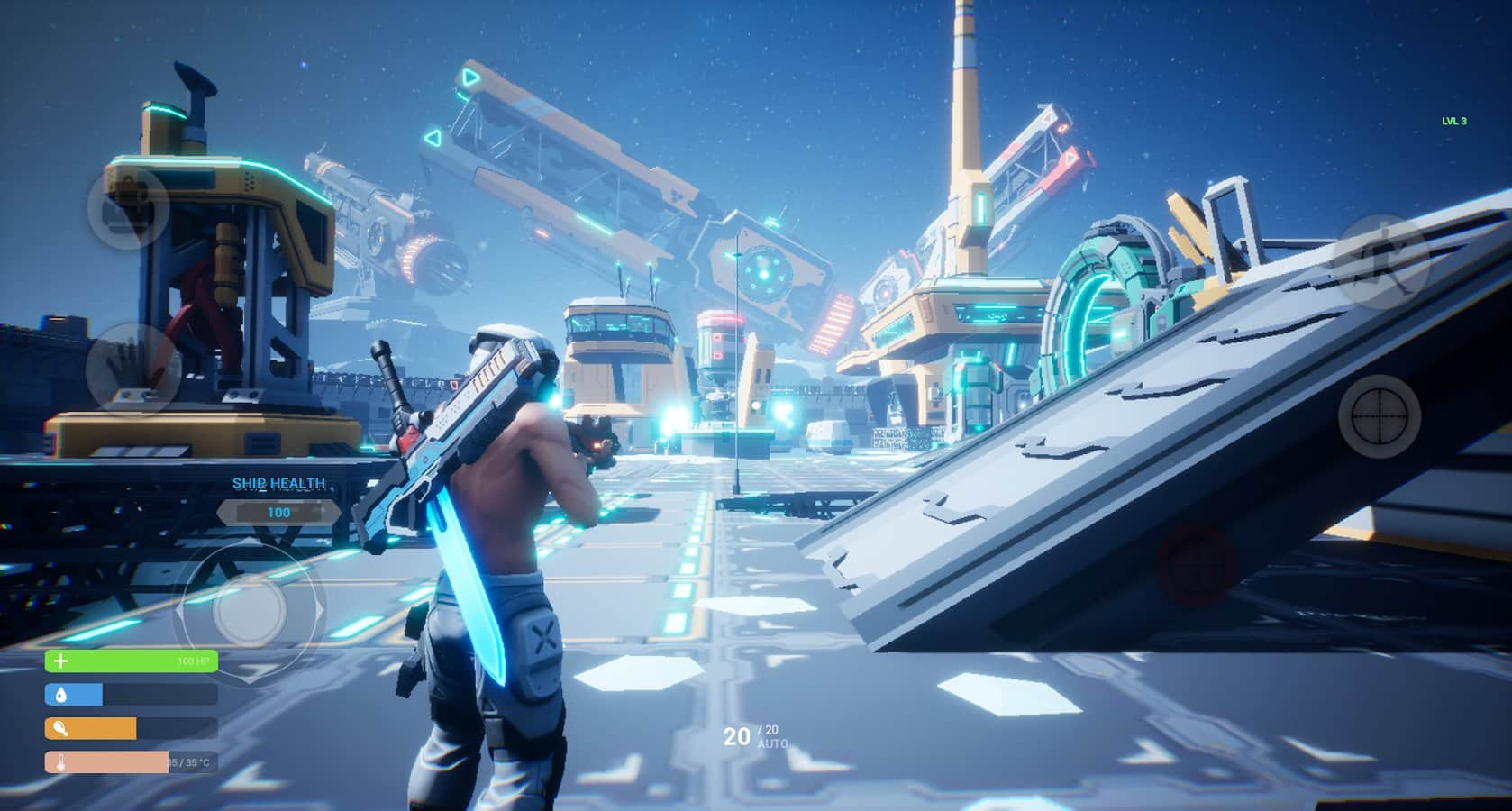Tap the running figure jump button
Viewport: 1512px width, 811px height.
1380,261
